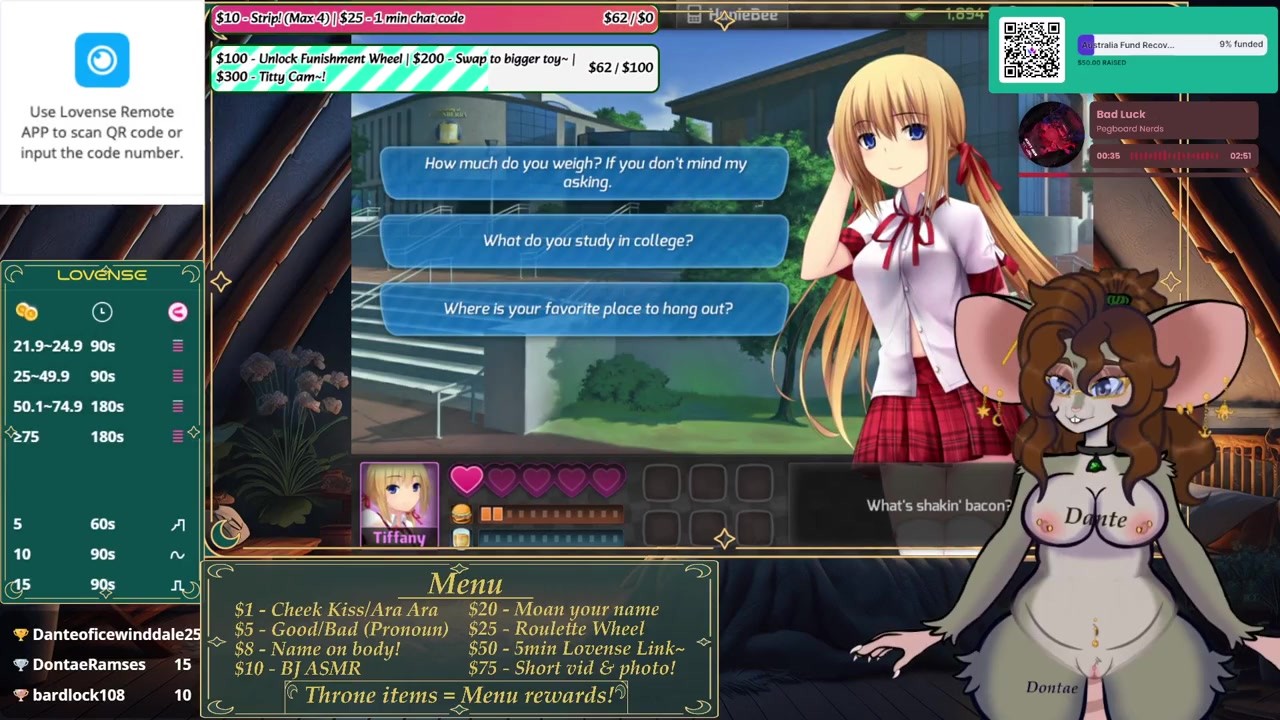The width and height of the screenshot is (1280, 720).
Task: Click the QR code in stream overlay
Action: click(x=1031, y=50)
